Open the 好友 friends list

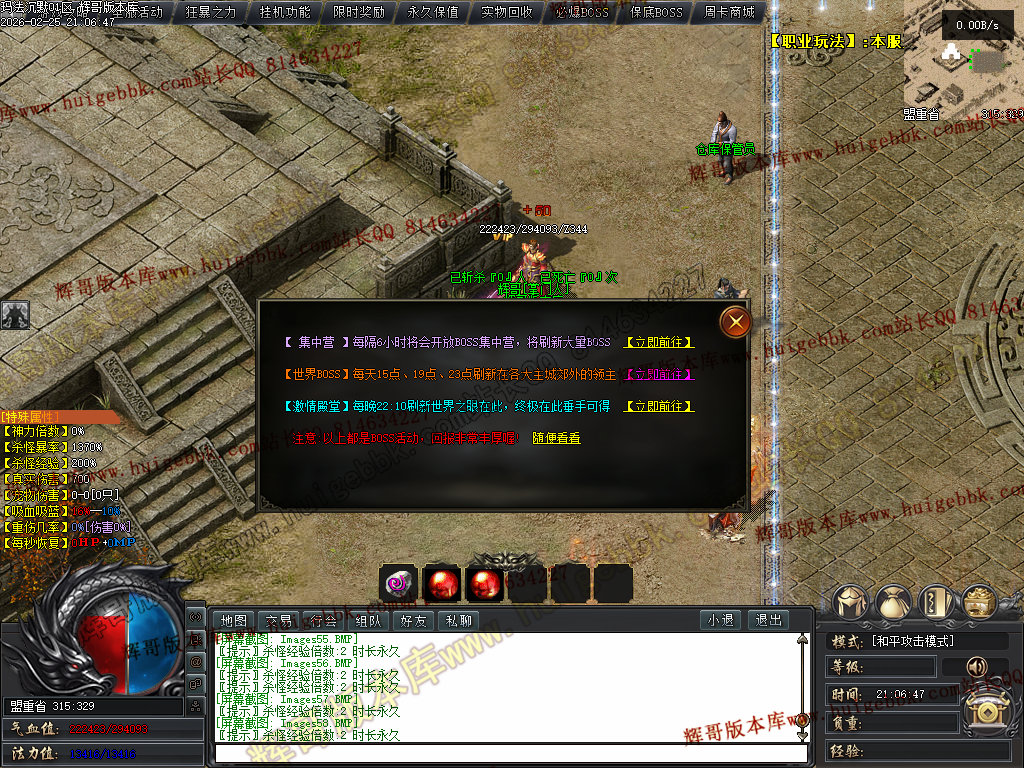(413, 620)
